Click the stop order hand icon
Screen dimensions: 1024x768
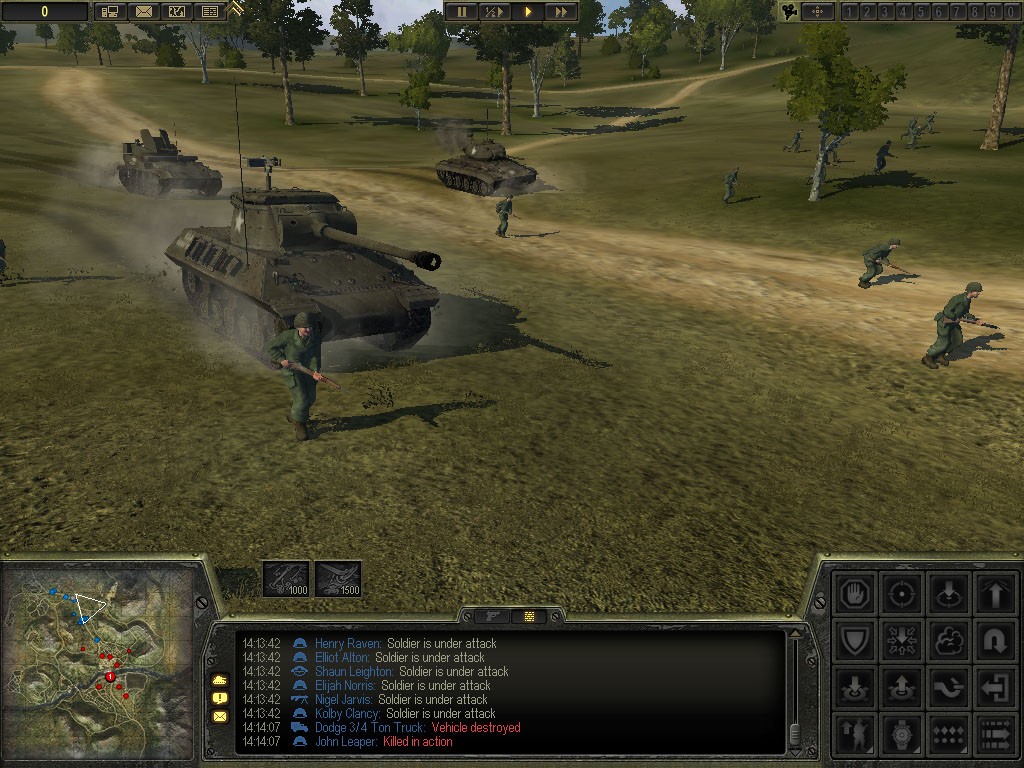(857, 594)
